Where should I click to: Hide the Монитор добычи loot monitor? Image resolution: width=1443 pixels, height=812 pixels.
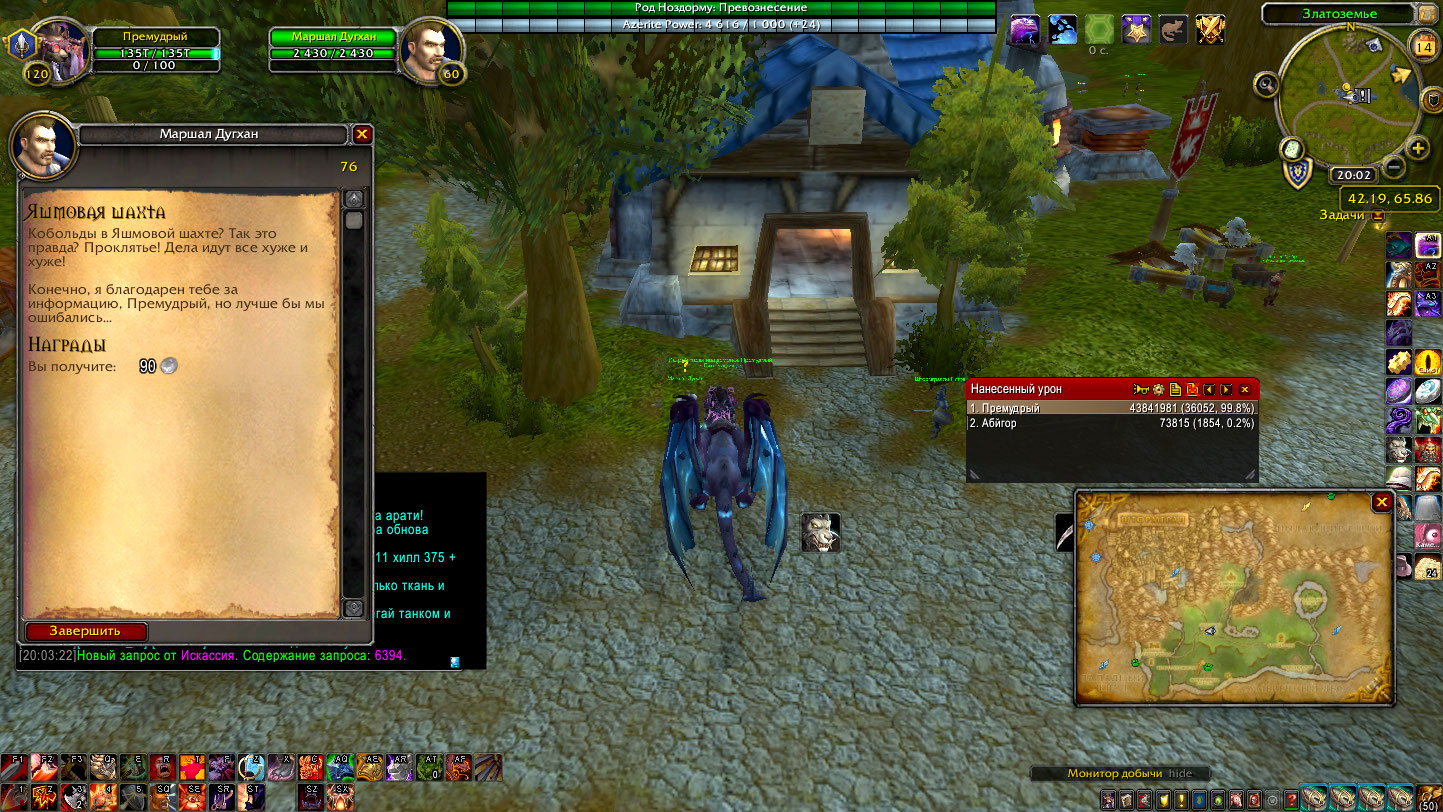click(1181, 773)
